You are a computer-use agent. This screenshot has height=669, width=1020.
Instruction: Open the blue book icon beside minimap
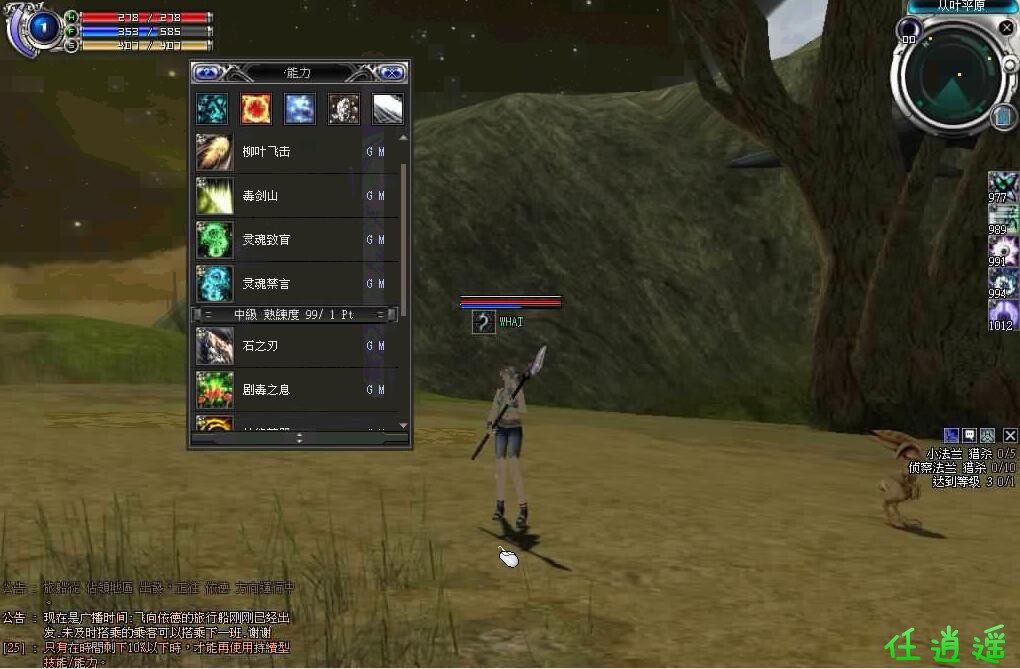(x=1004, y=118)
